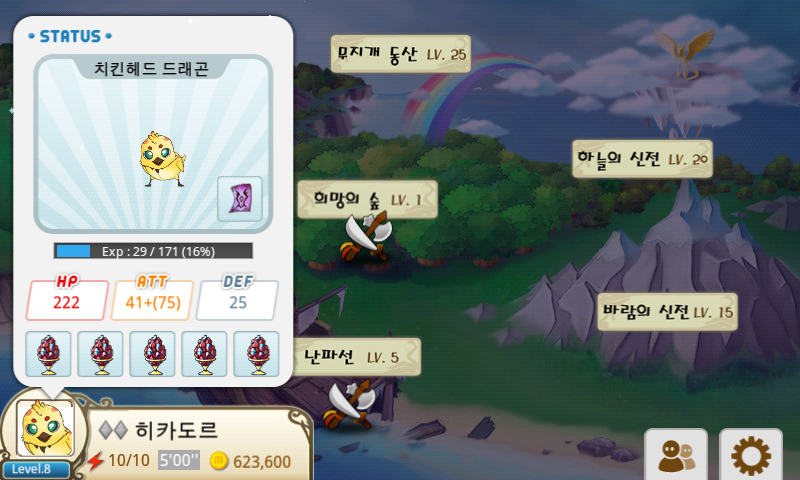Choose the 희망의 숲 LV. 1 stage
The height and width of the screenshot is (480, 800).
(367, 199)
